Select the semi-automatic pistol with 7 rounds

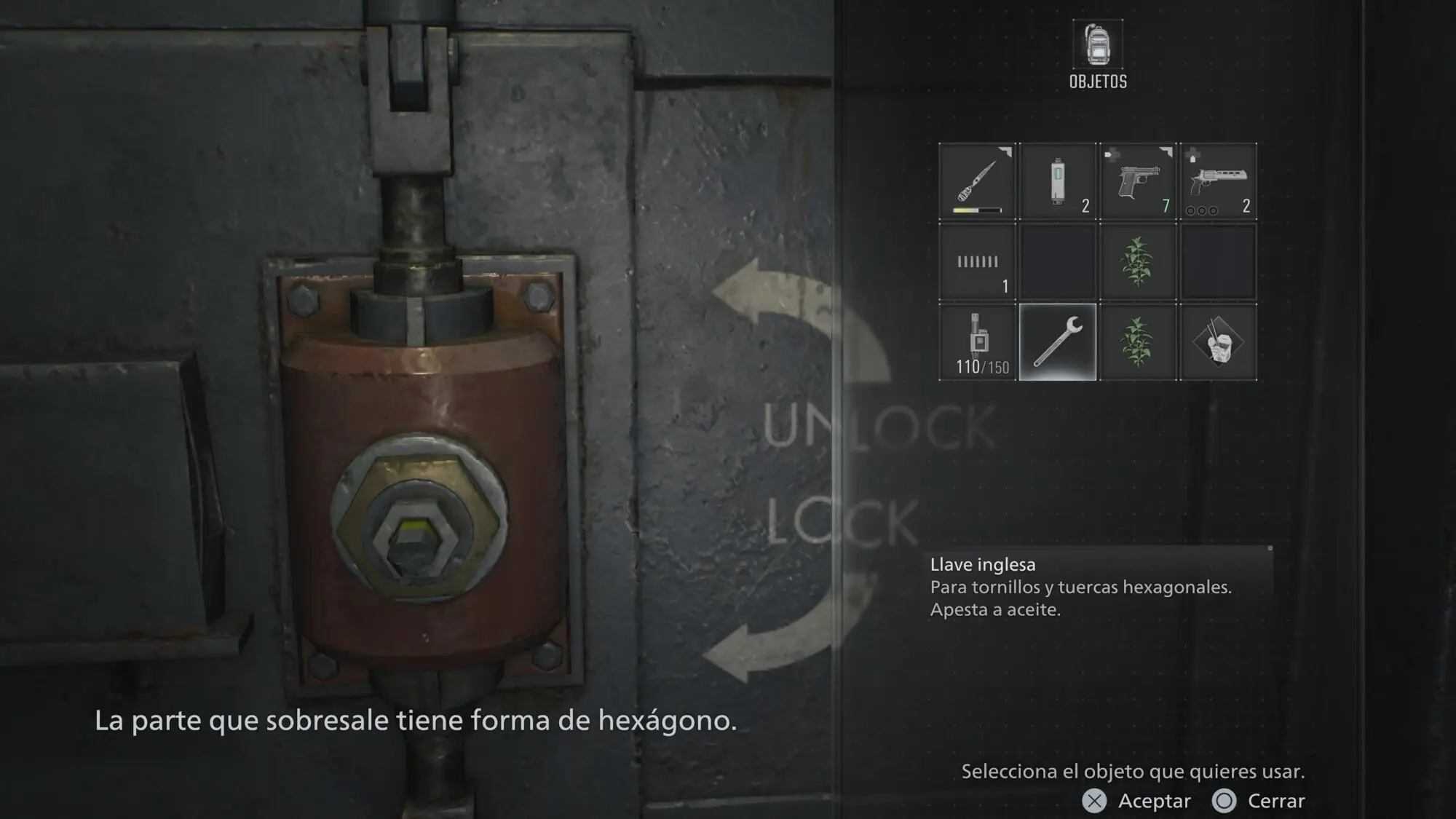[x=1137, y=181]
